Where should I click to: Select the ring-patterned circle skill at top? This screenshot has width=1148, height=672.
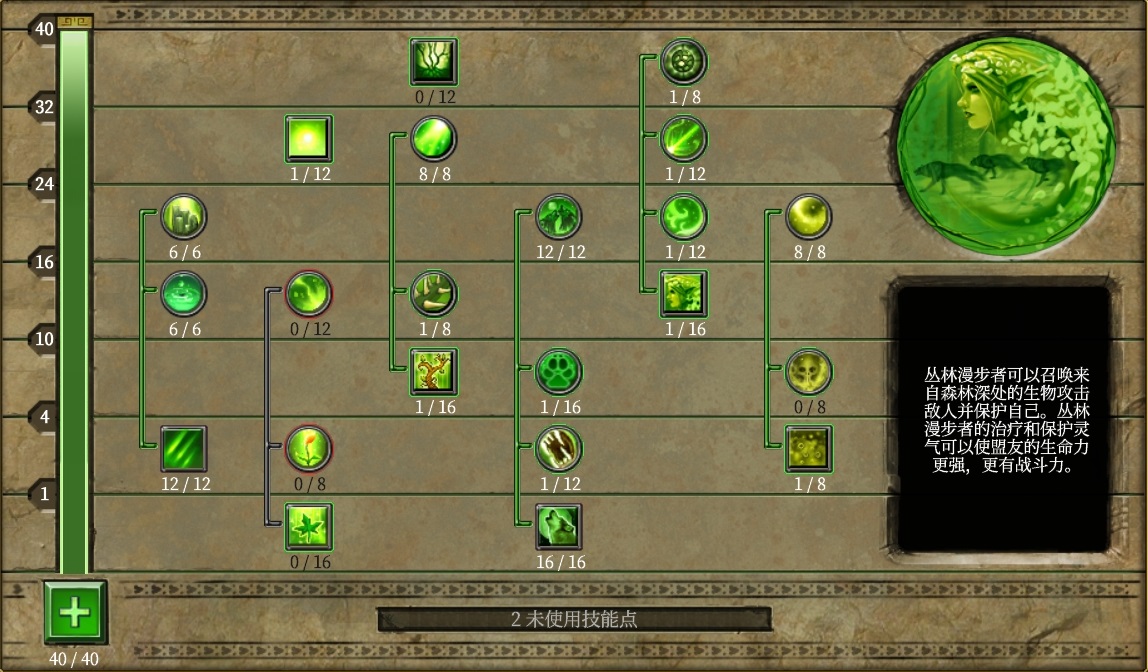point(684,62)
